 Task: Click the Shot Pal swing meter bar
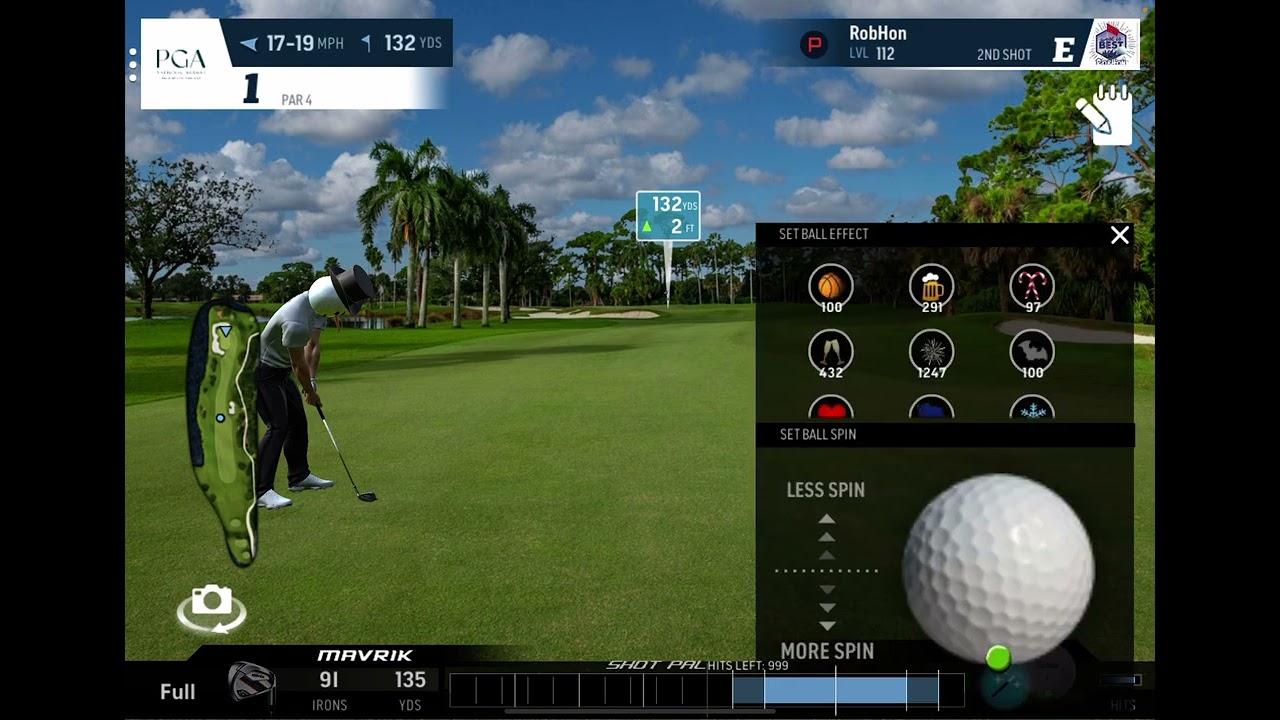point(707,691)
